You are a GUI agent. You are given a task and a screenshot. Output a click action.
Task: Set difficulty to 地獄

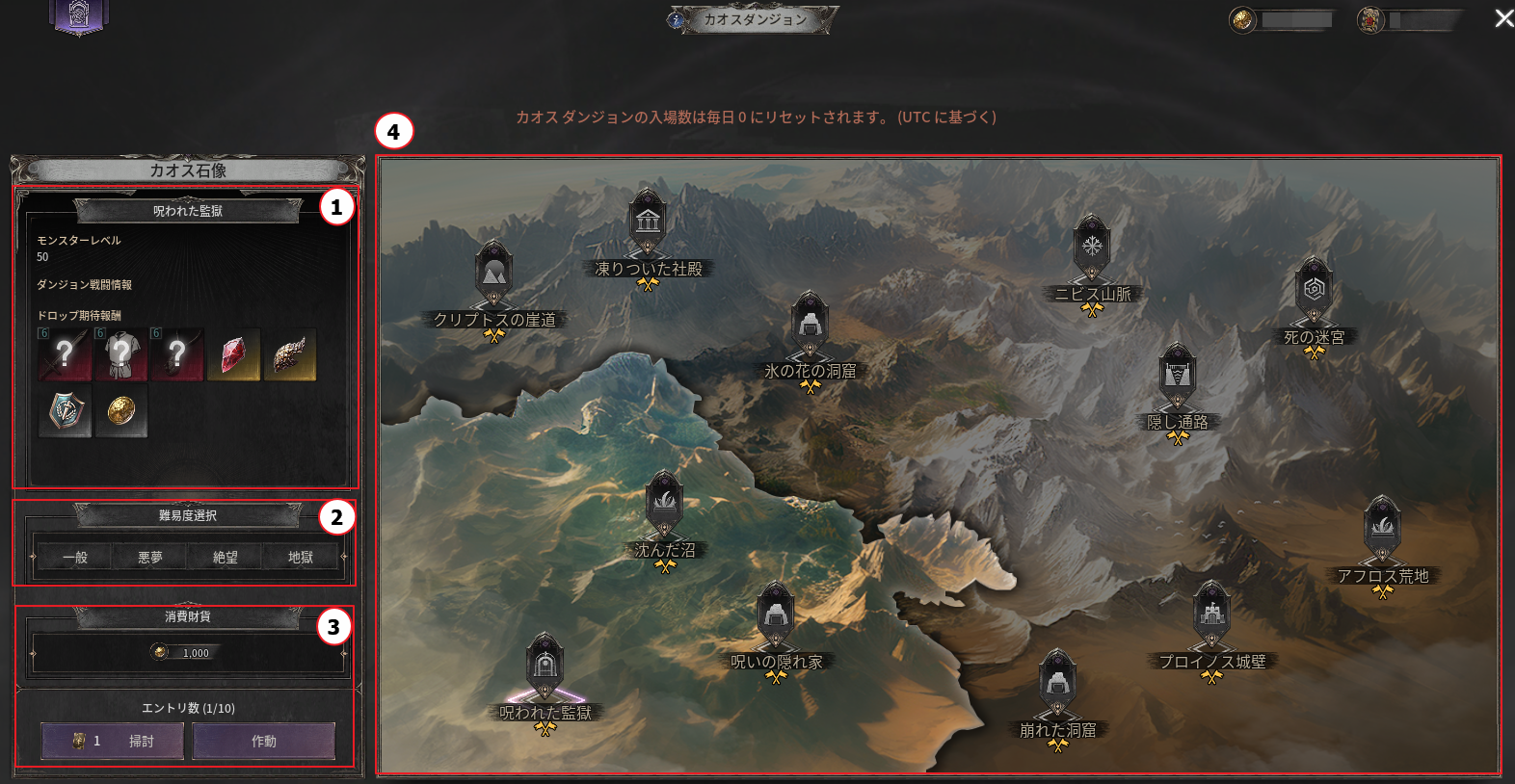[x=300, y=558]
